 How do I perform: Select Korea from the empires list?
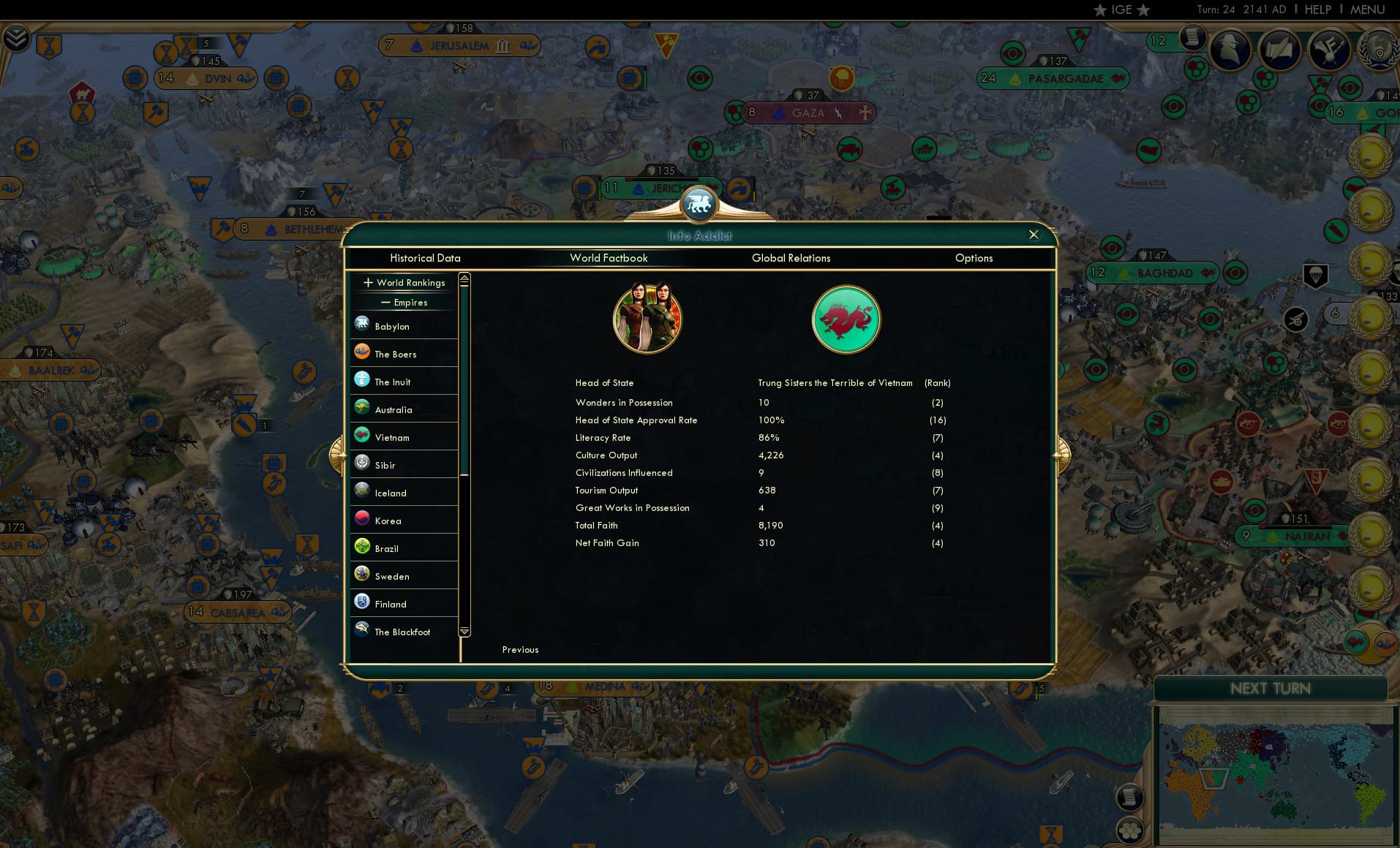pyautogui.click(x=388, y=520)
